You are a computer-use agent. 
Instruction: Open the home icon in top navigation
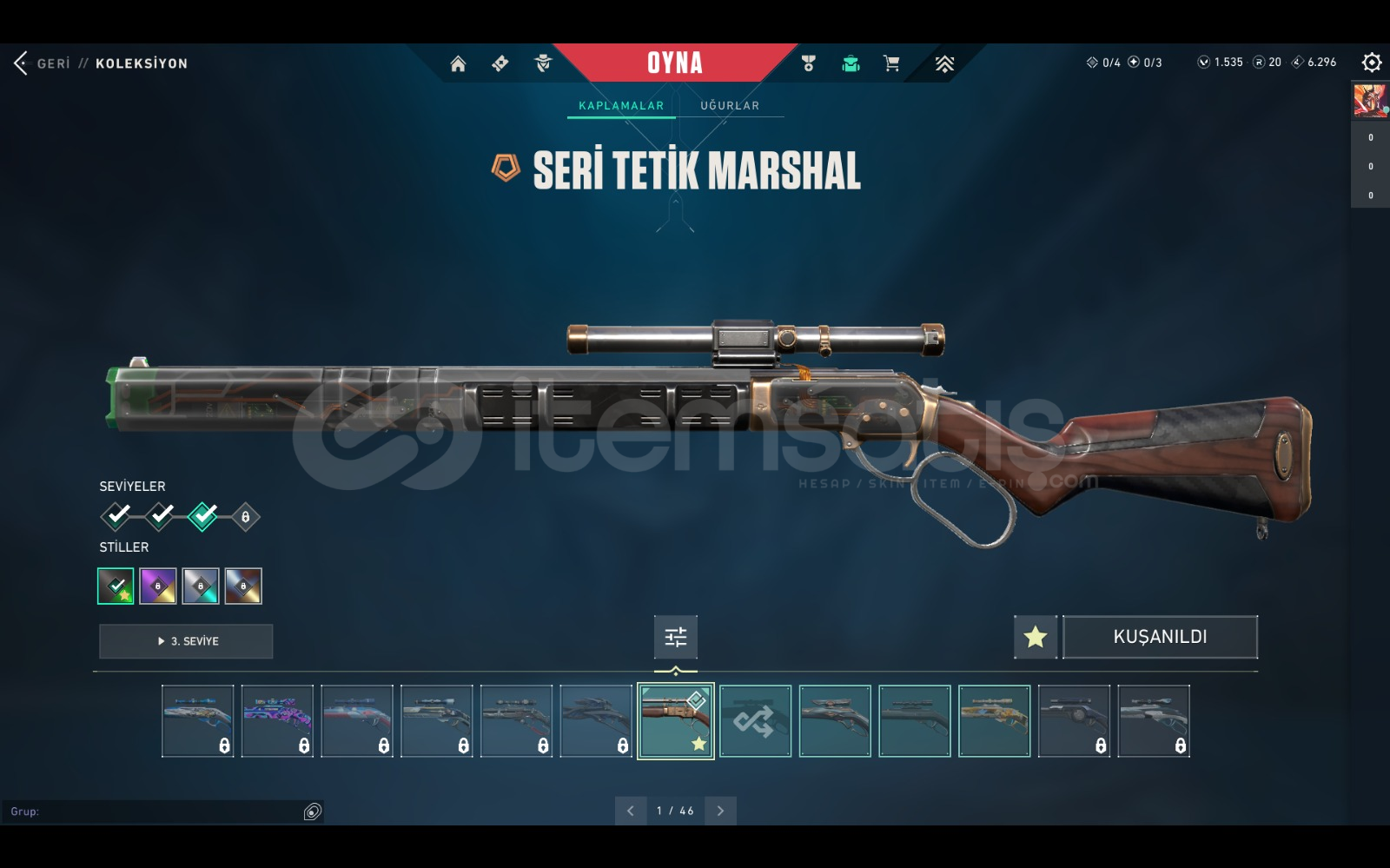click(x=458, y=63)
